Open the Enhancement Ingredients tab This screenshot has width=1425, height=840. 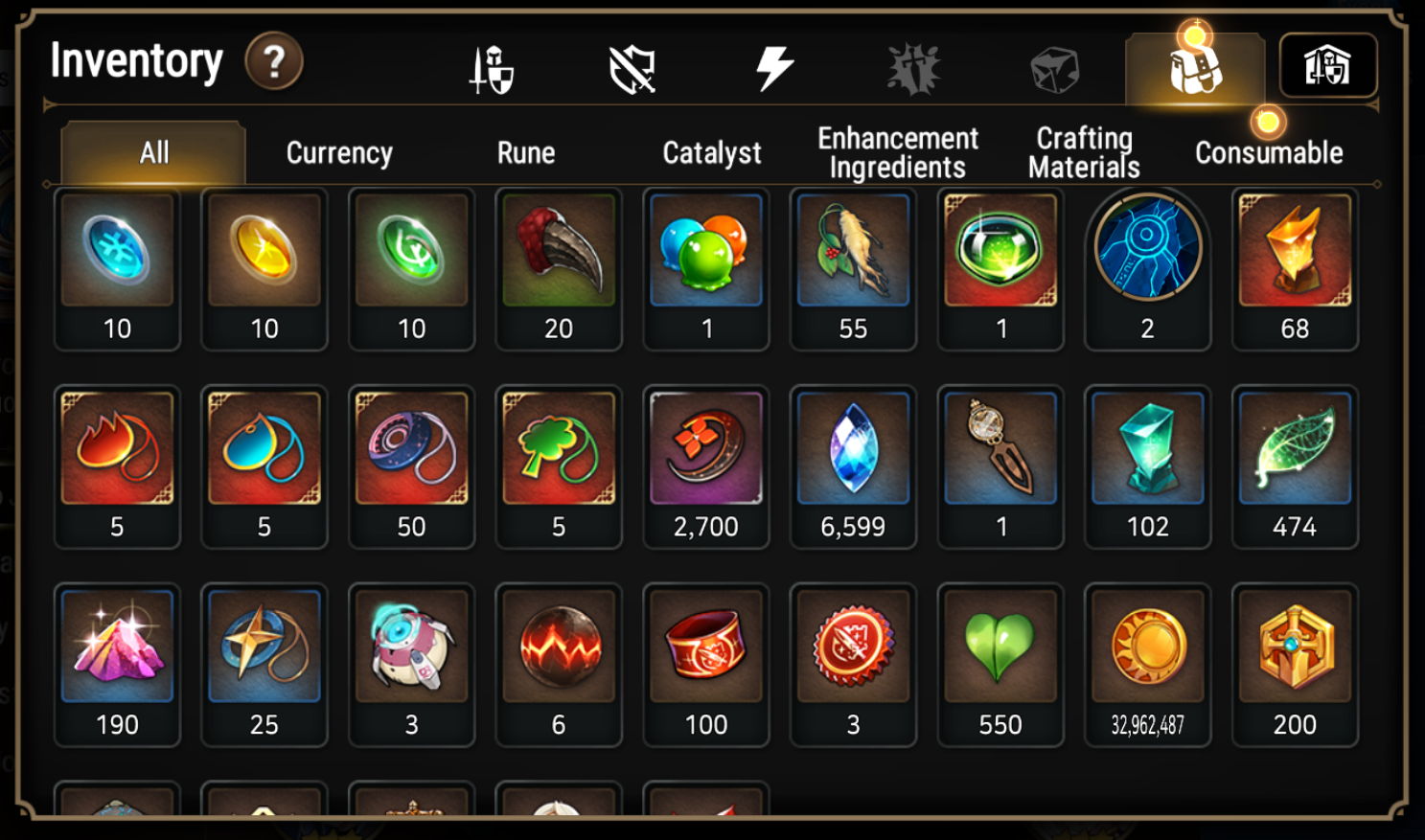898,153
